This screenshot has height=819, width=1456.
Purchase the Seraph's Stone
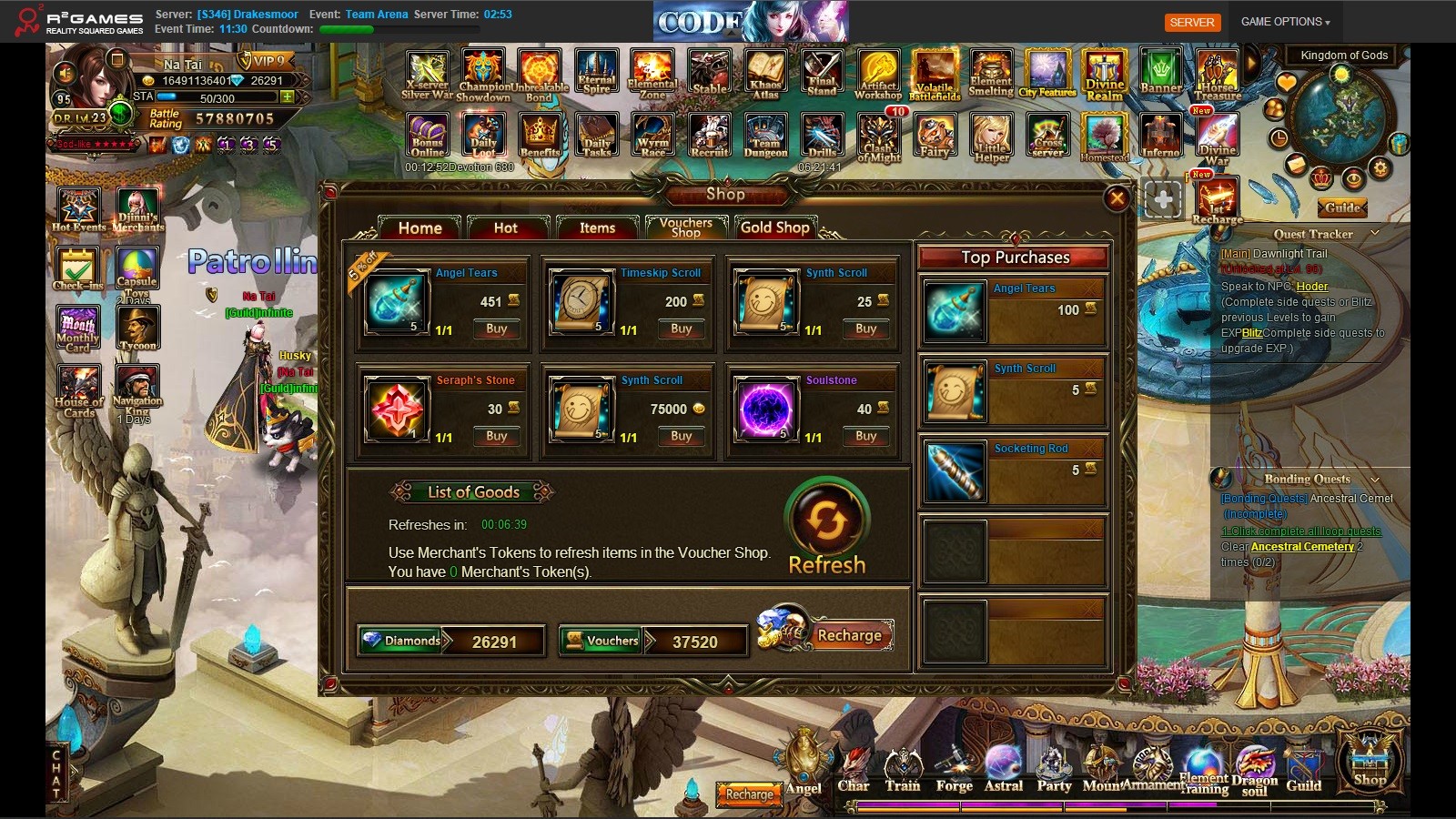(x=496, y=436)
